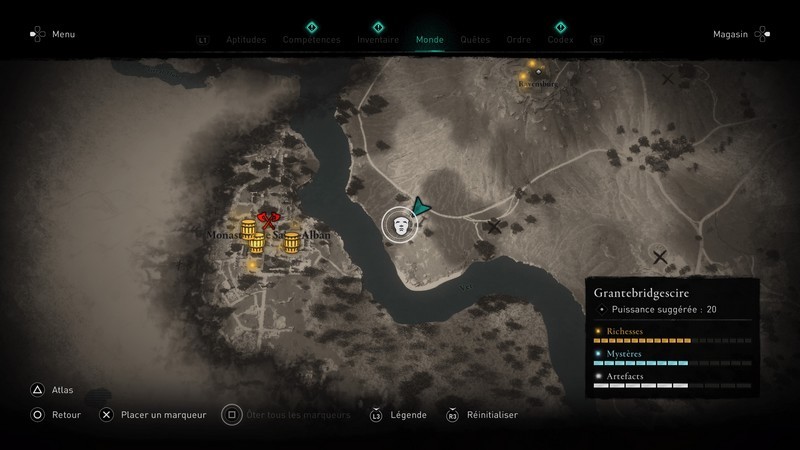Viewport: 800px width, 450px height.
Task: Select the white mask marker on the map
Action: click(401, 224)
